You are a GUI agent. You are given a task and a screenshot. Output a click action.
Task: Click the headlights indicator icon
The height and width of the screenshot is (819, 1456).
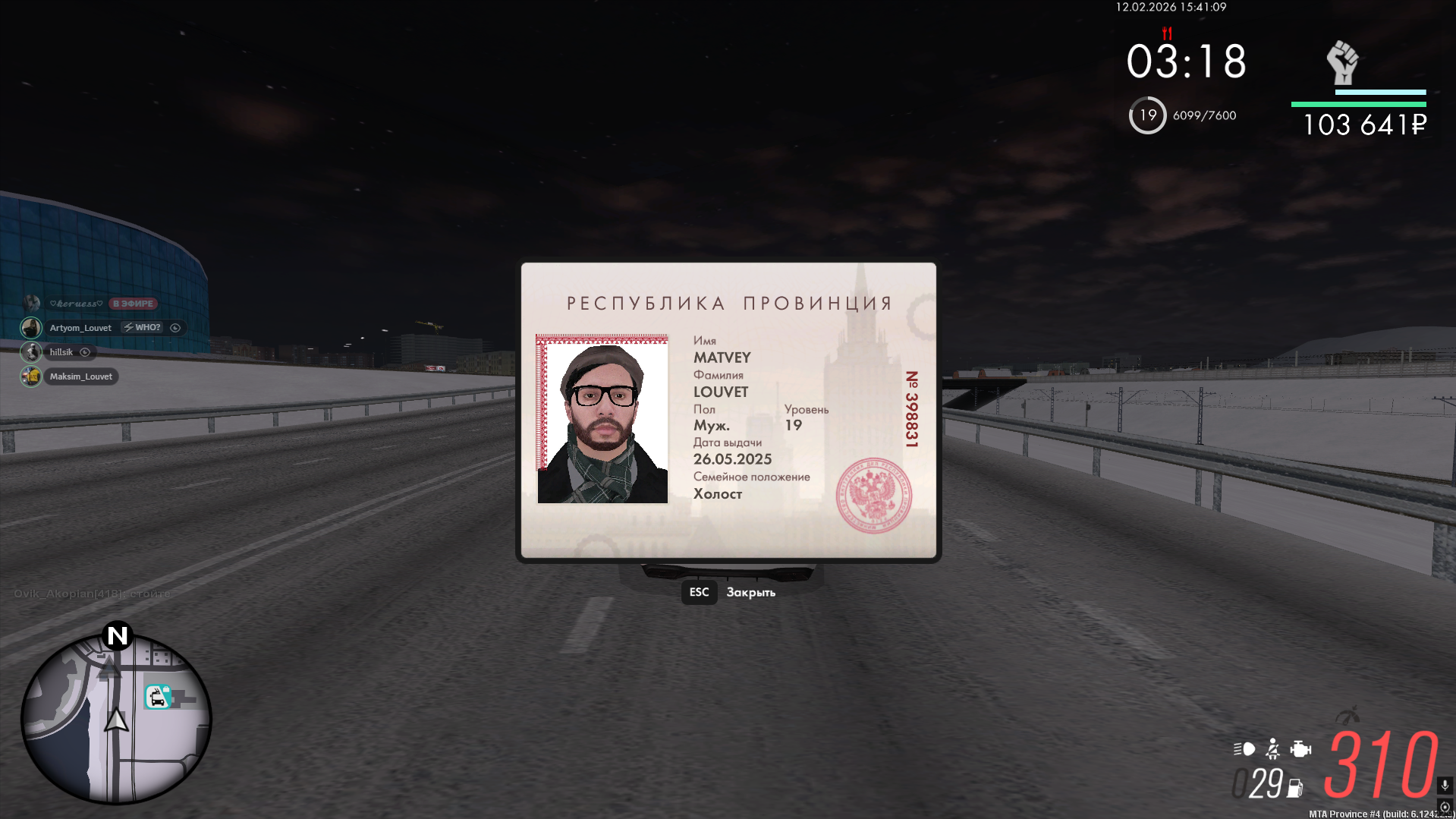[1244, 749]
